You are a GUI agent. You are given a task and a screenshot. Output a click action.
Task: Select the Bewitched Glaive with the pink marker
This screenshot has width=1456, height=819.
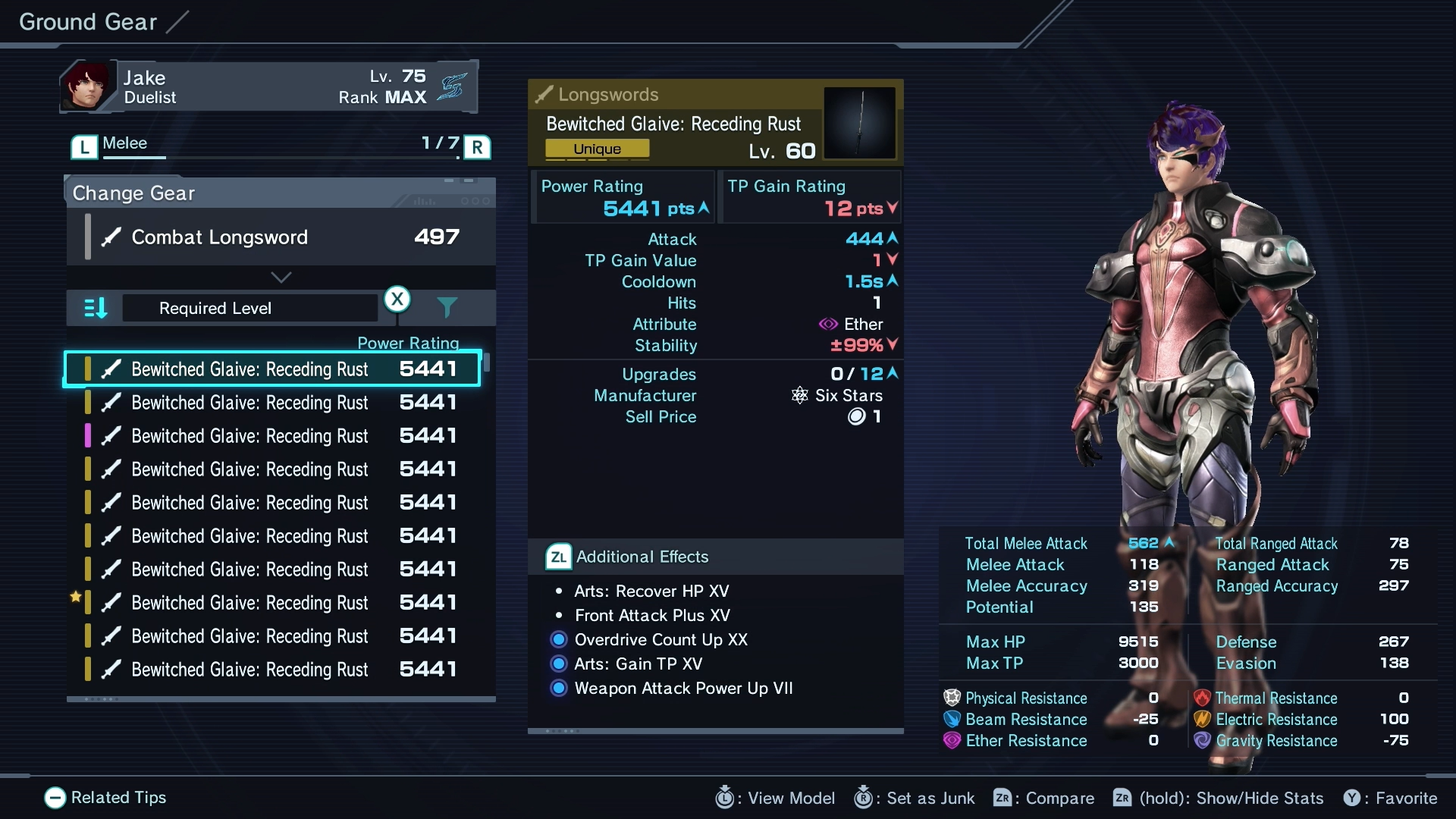(272, 436)
